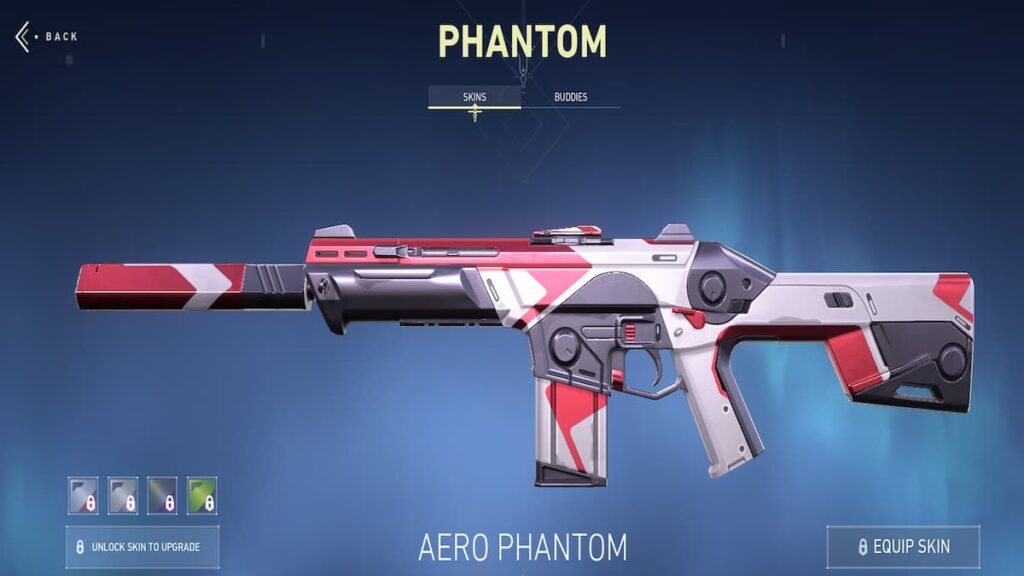Select the green locked skin variant

202,495
